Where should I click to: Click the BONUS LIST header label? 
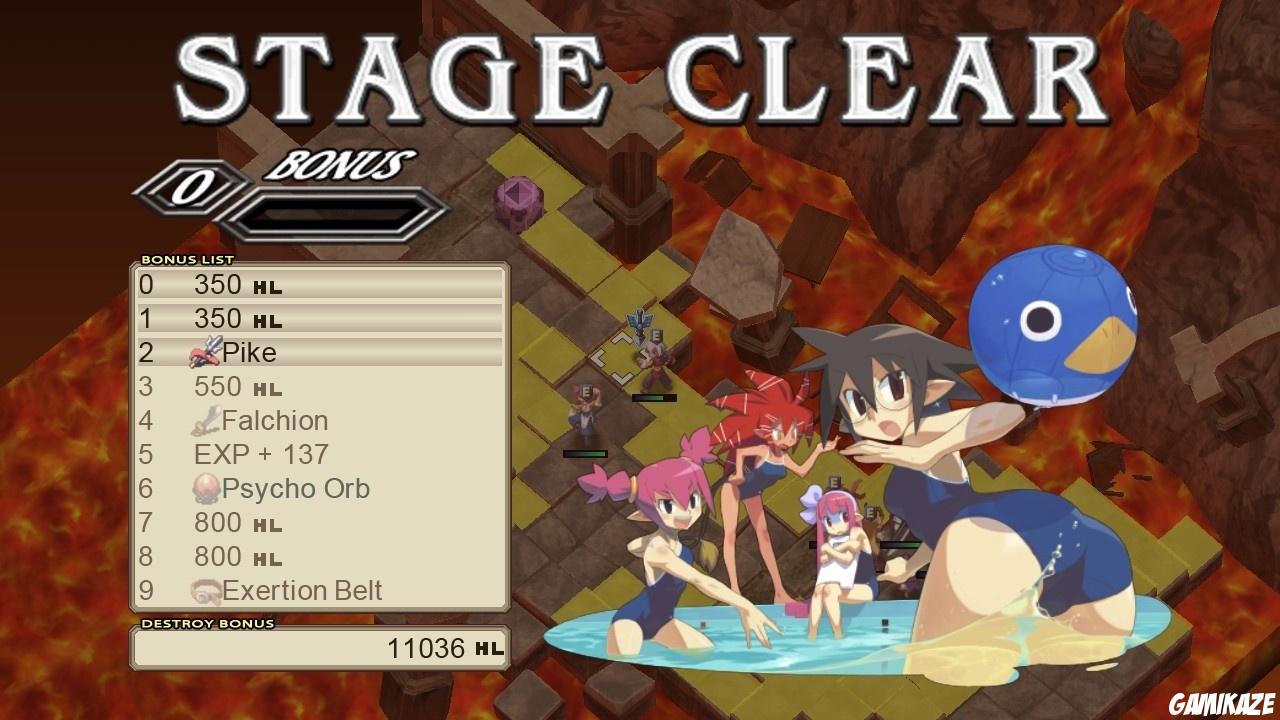coord(187,258)
